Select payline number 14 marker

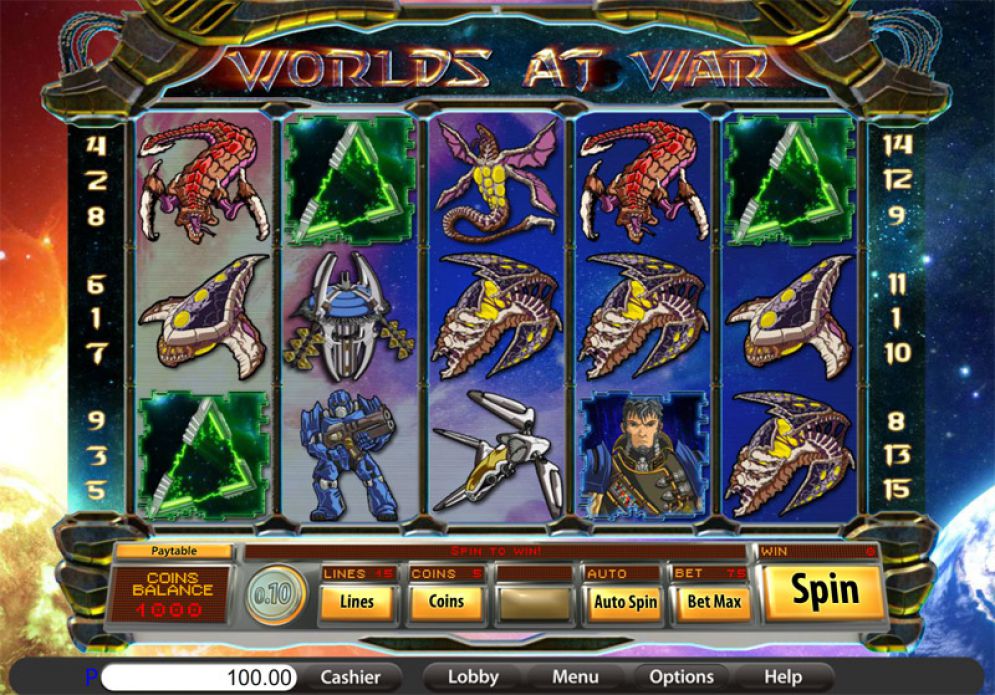coord(897,145)
